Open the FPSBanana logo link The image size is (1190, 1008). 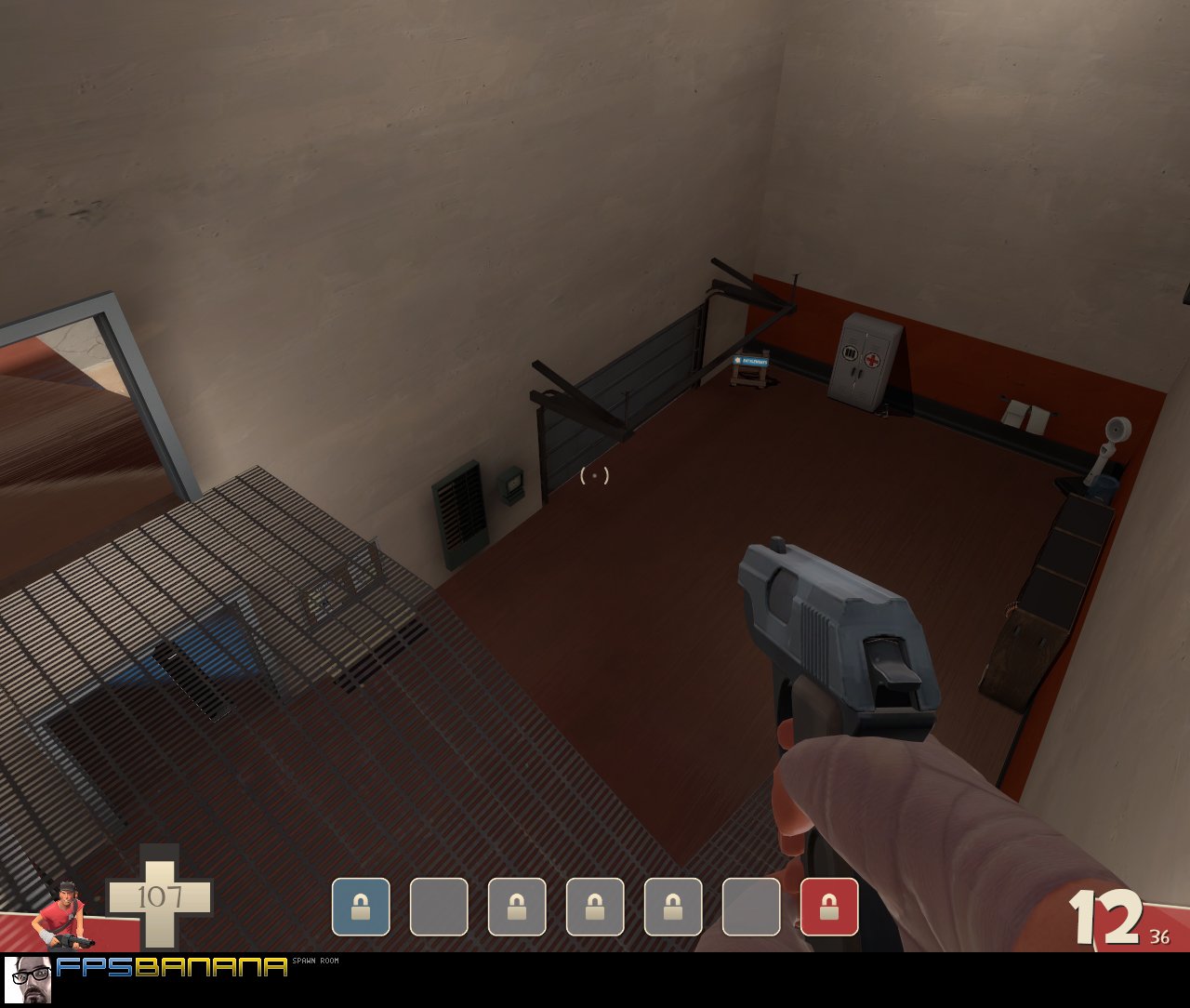(172, 967)
